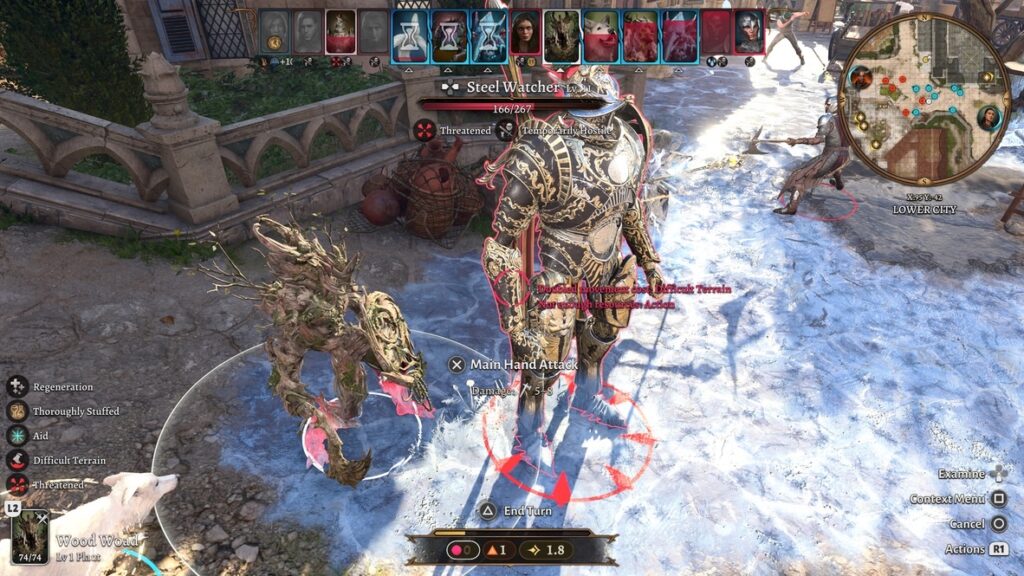Viewport: 1024px width, 576px height.
Task: Click the Temporarily Hostile skull icon
Action: tap(507, 130)
